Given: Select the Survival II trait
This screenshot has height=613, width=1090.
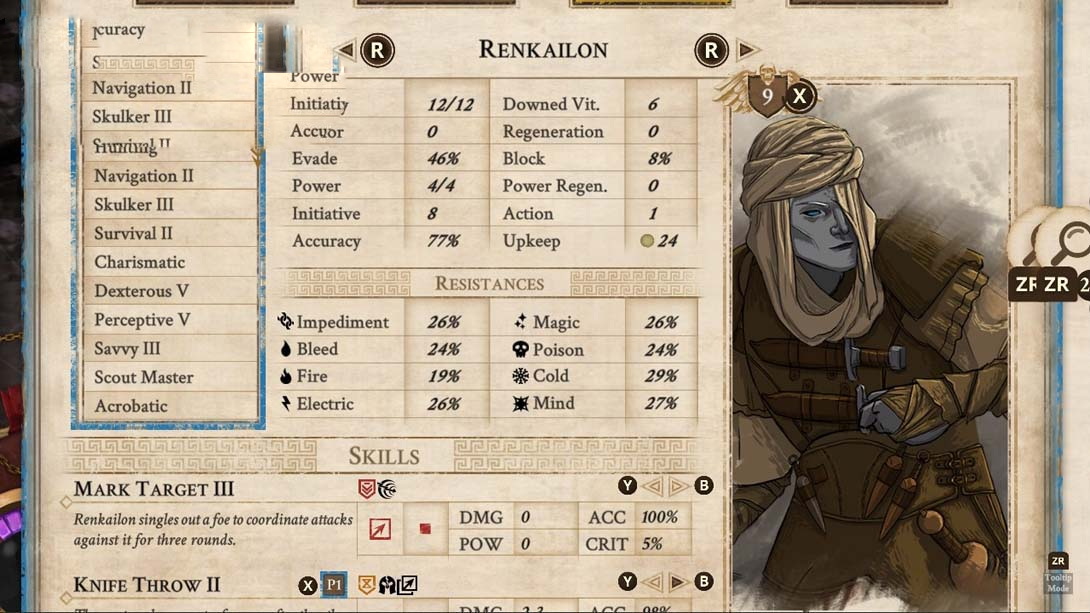Looking at the screenshot, I should coord(133,233).
